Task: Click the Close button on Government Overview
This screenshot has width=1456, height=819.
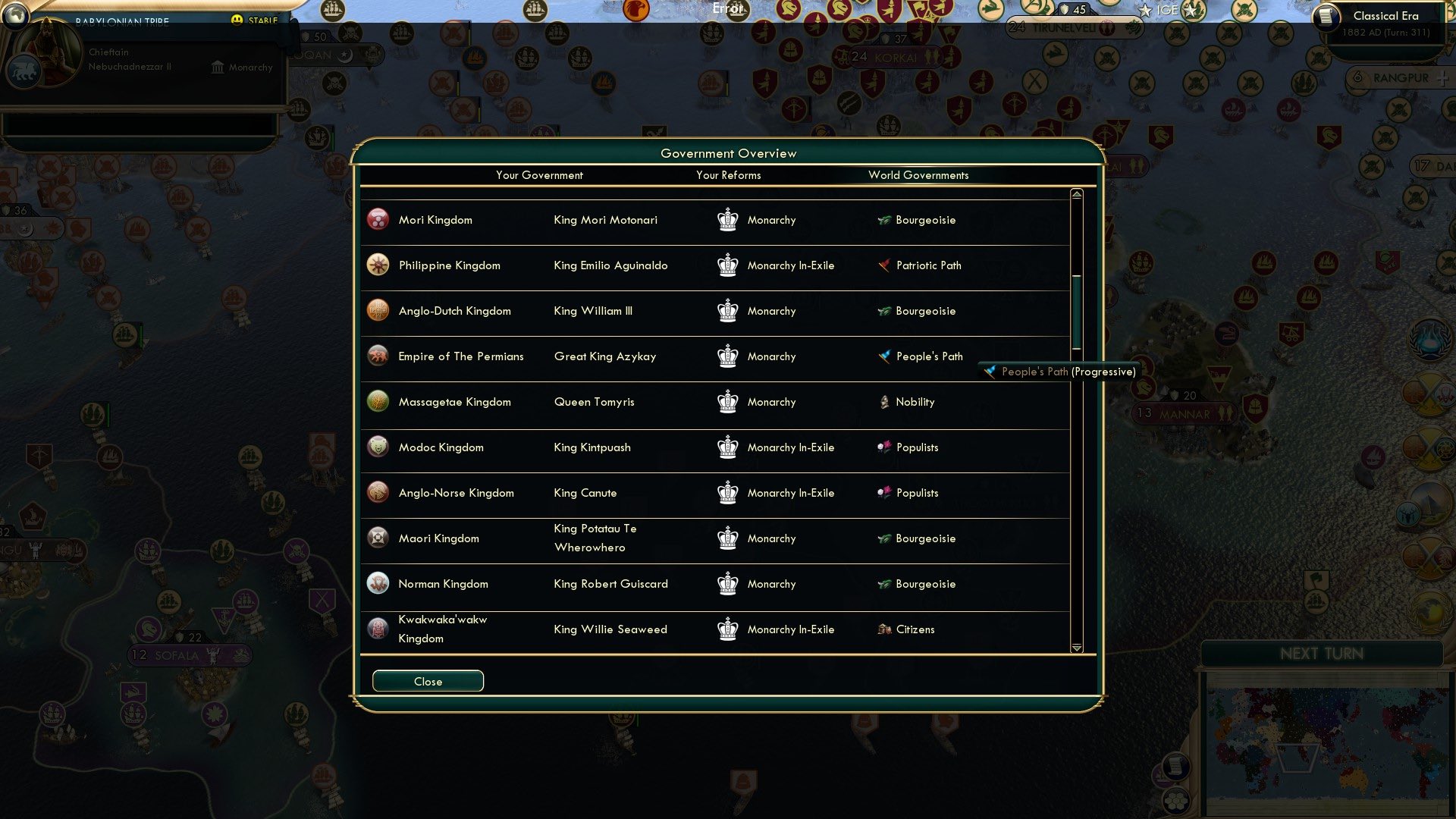Action: click(428, 681)
